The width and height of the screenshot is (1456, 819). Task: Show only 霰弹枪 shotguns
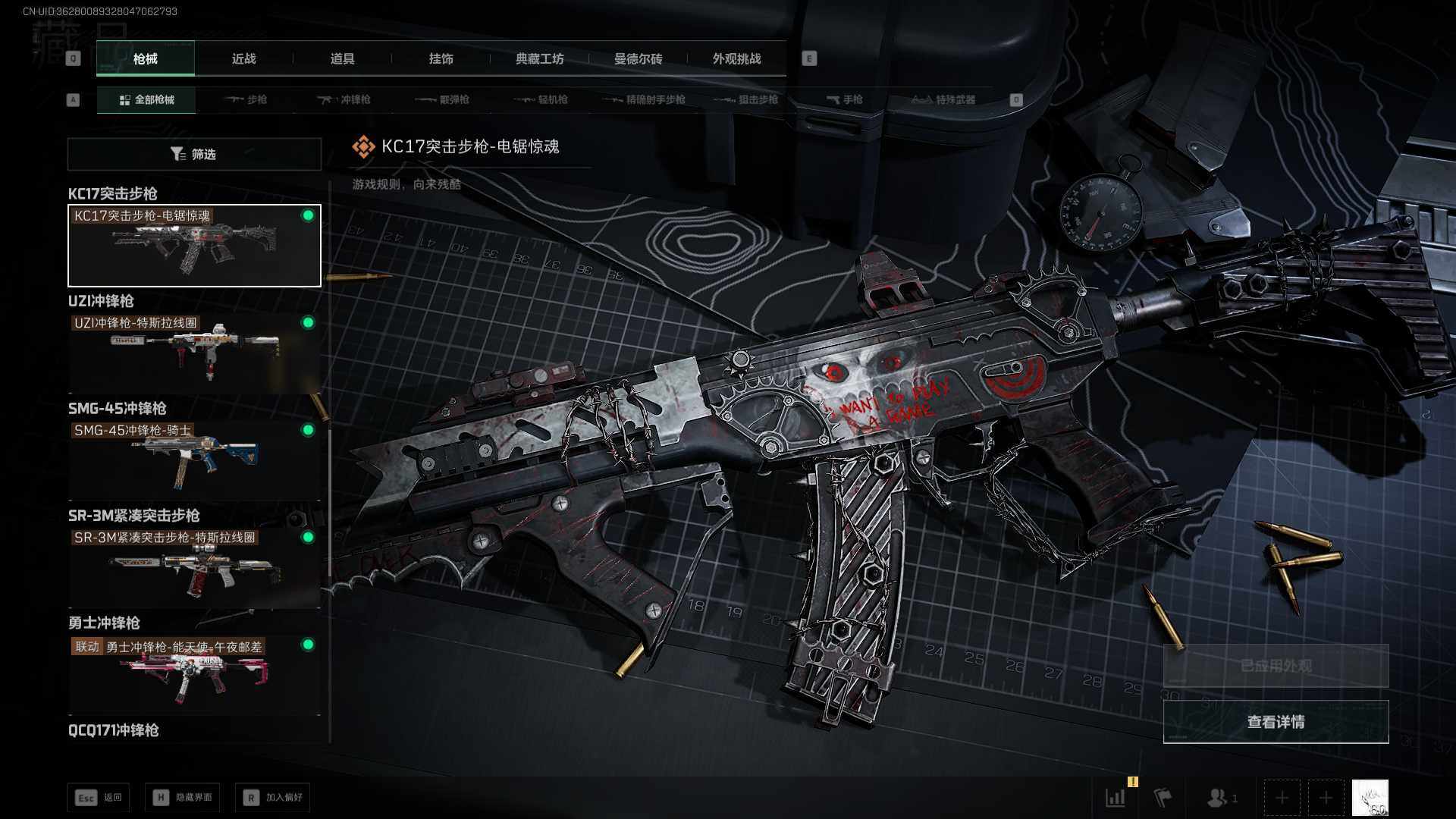tap(443, 100)
